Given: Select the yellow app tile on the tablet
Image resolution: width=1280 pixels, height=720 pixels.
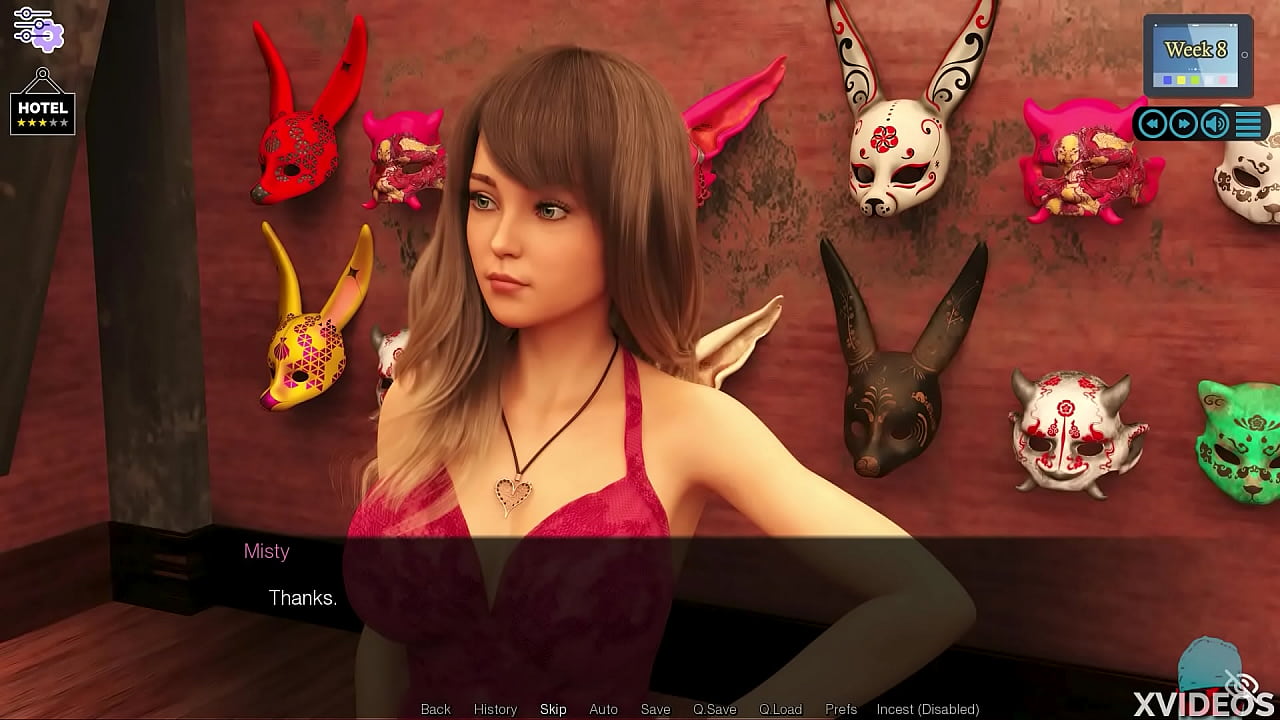Looking at the screenshot, I should coord(1181,79).
